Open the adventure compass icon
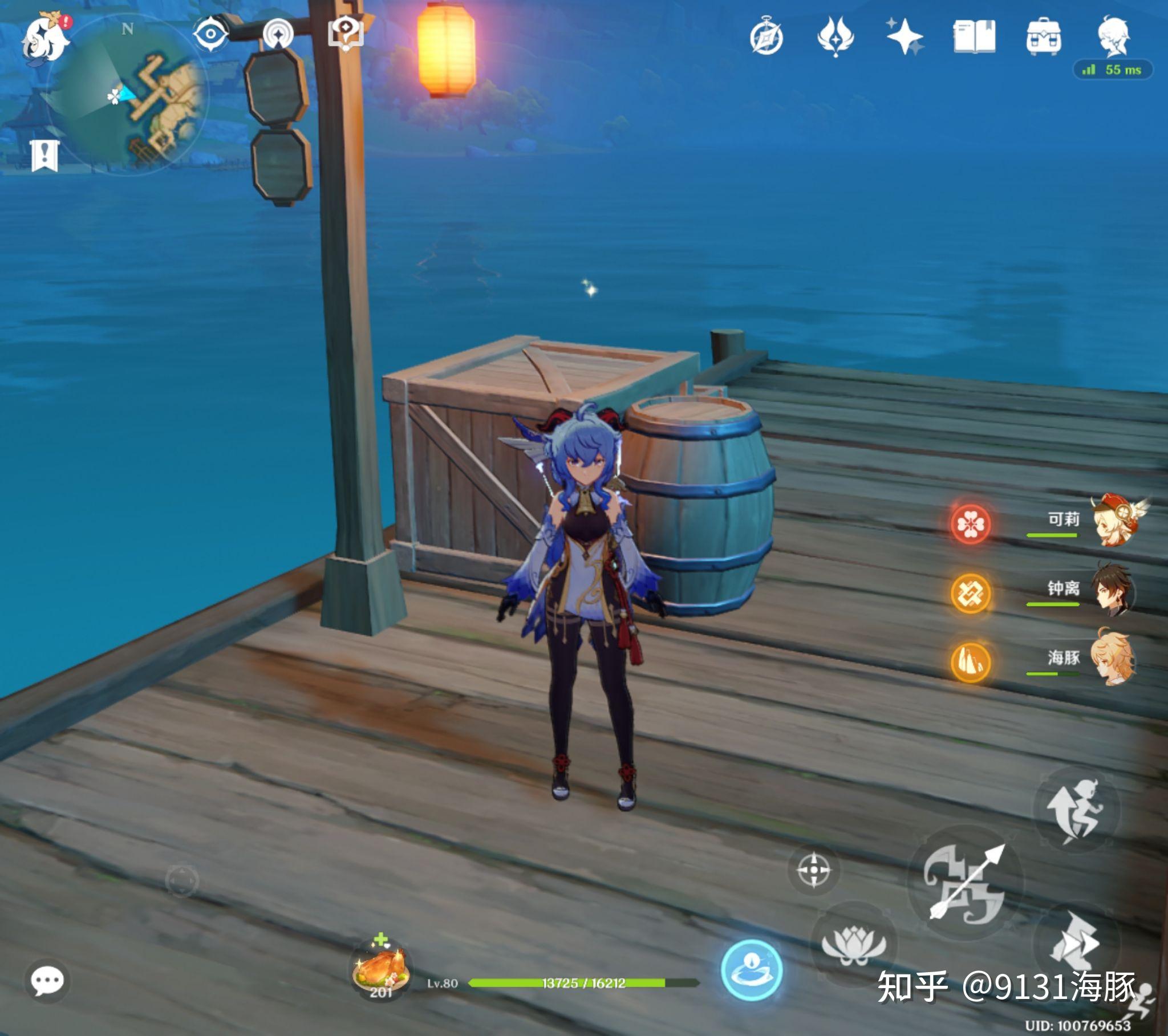This screenshot has width=1168, height=1036. point(766,38)
